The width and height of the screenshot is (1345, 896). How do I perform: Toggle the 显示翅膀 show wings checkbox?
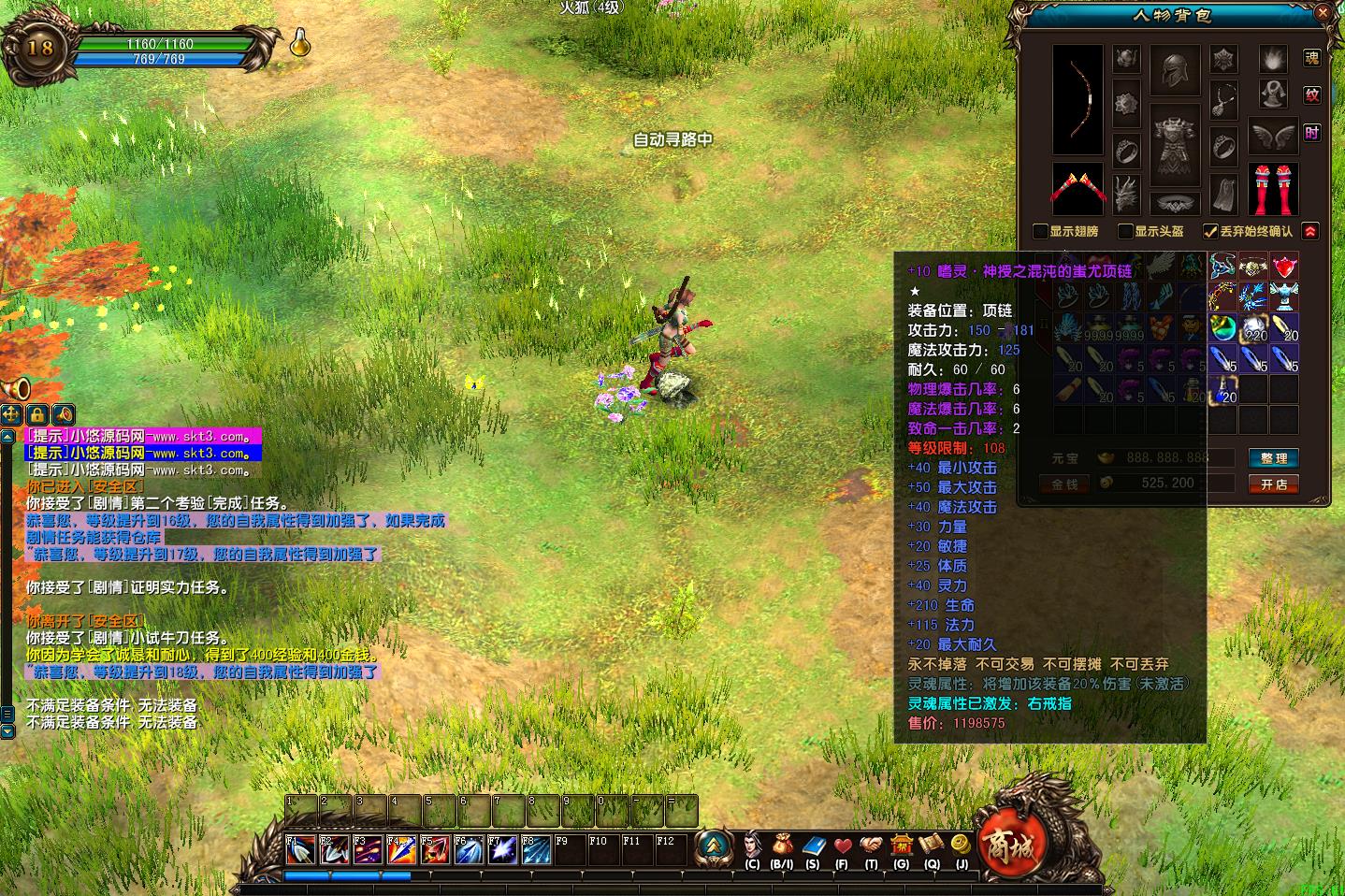coord(1040,231)
